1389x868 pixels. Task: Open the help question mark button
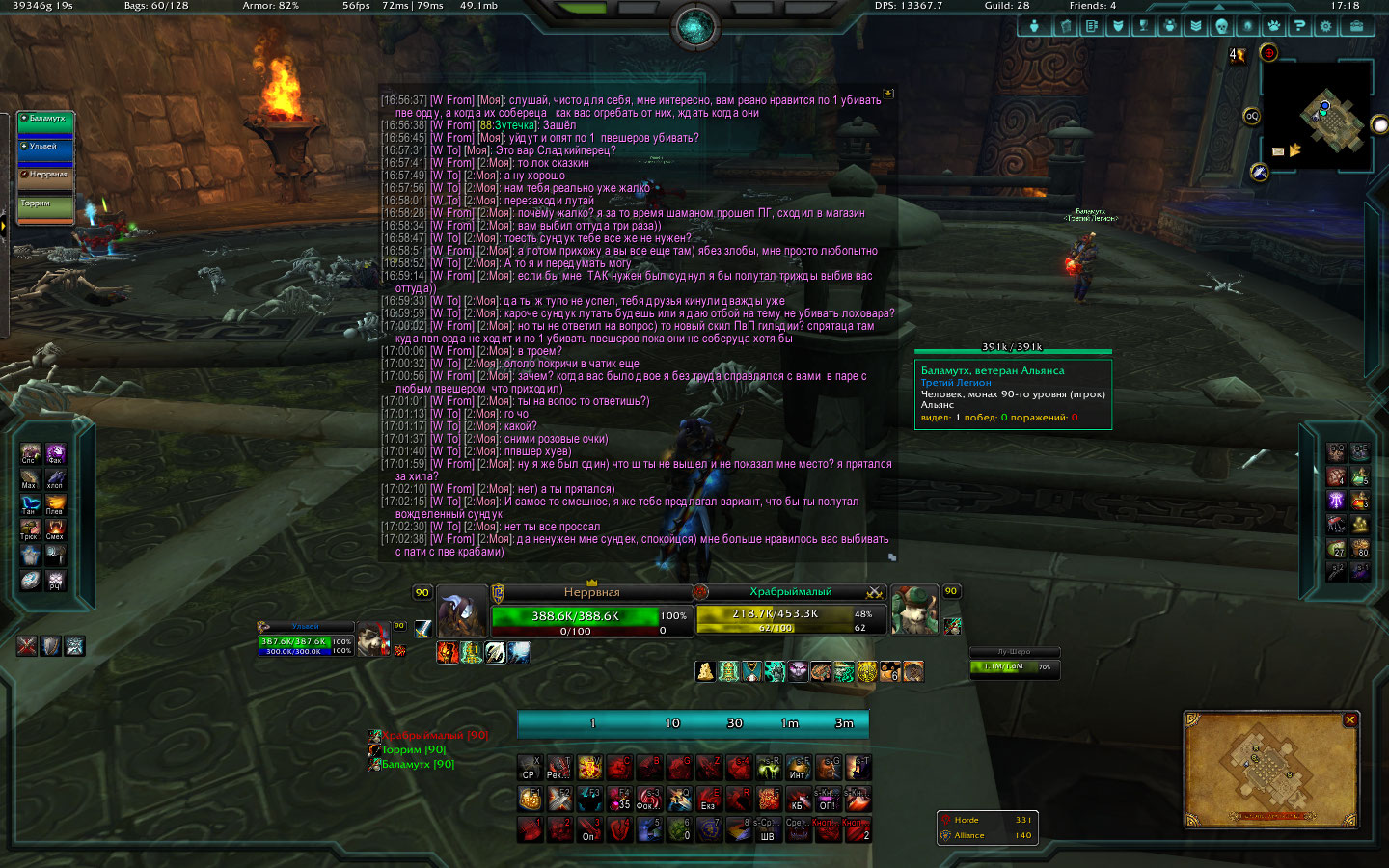coord(1299,26)
